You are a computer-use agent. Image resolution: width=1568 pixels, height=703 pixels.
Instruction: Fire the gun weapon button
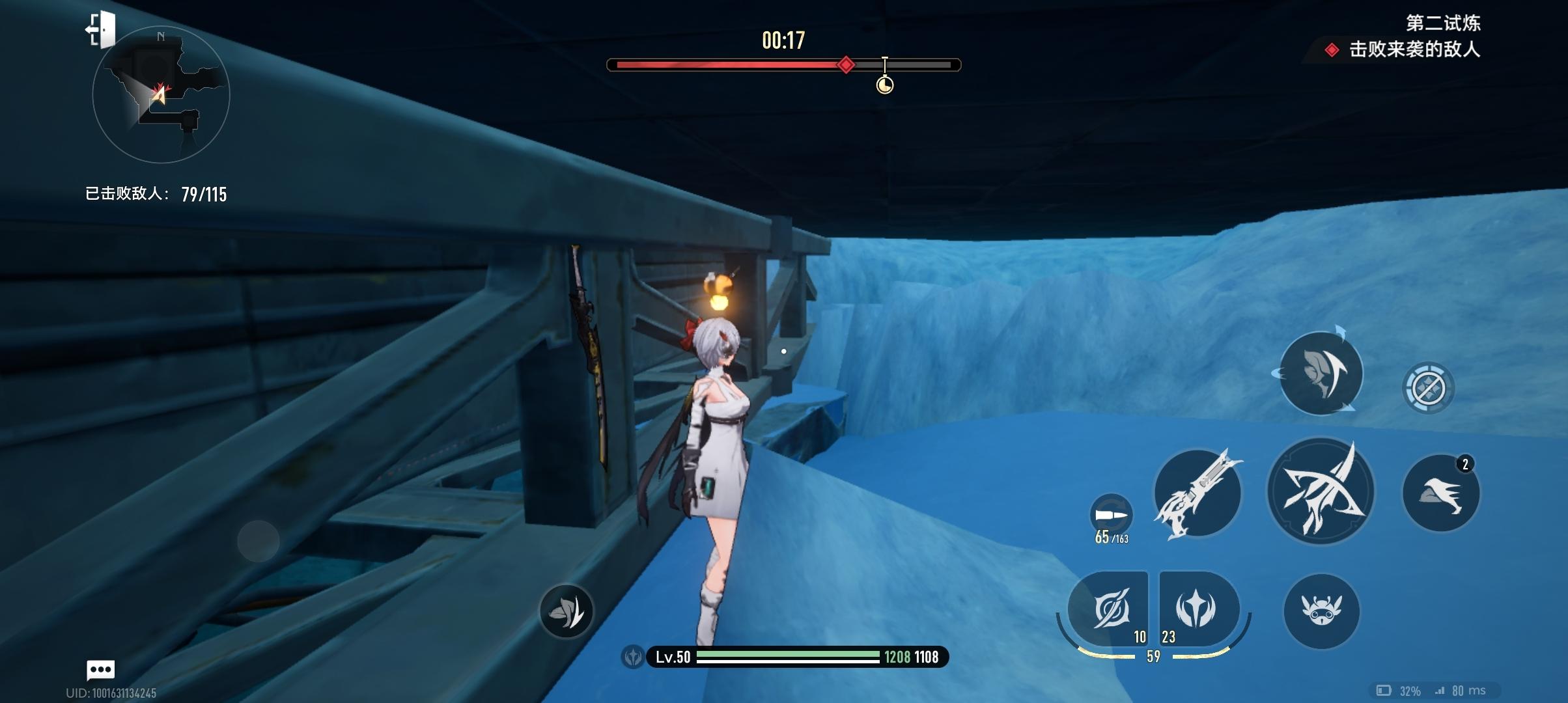pyautogui.click(x=1197, y=492)
